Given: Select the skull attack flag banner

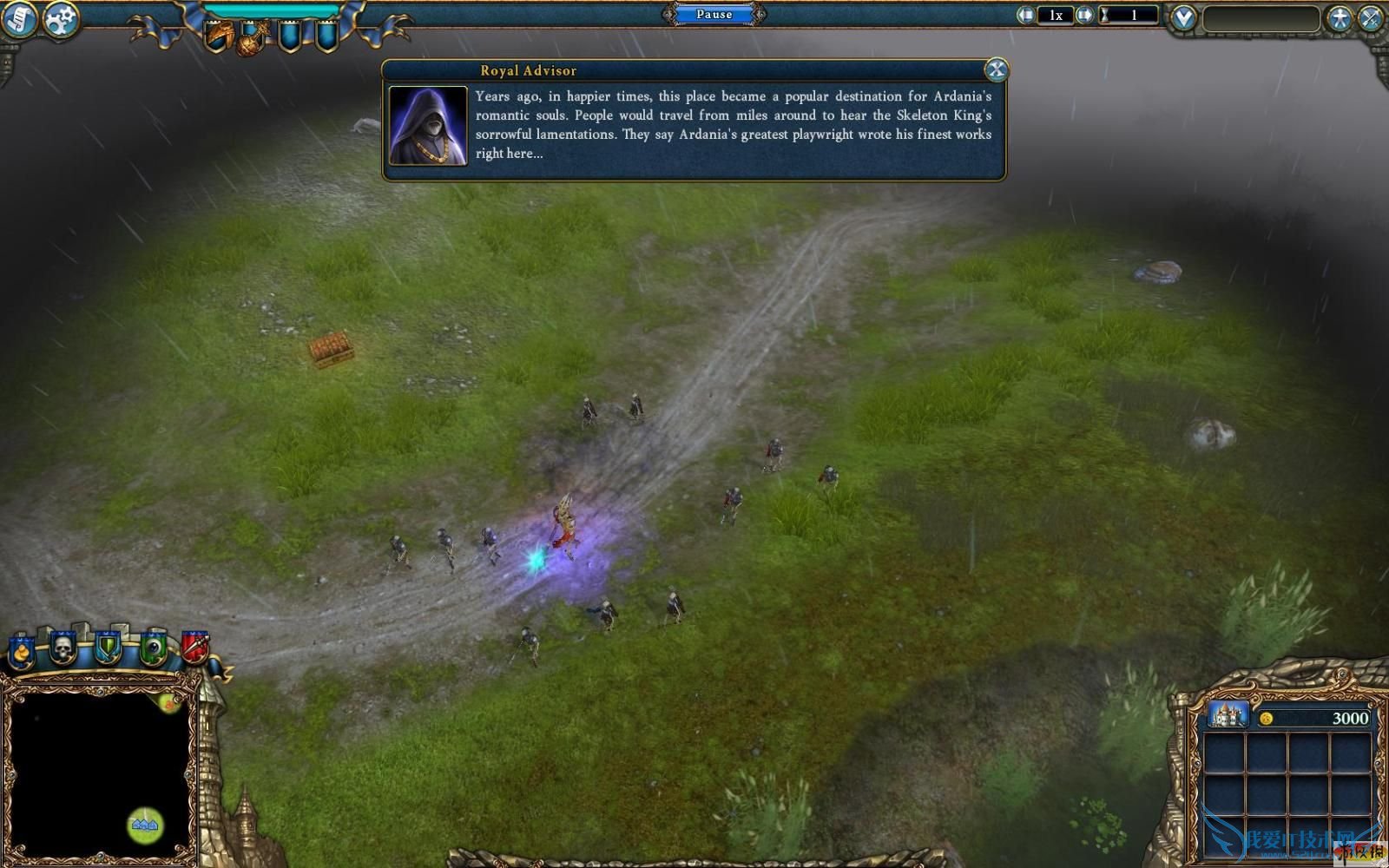Looking at the screenshot, I should point(63,648).
